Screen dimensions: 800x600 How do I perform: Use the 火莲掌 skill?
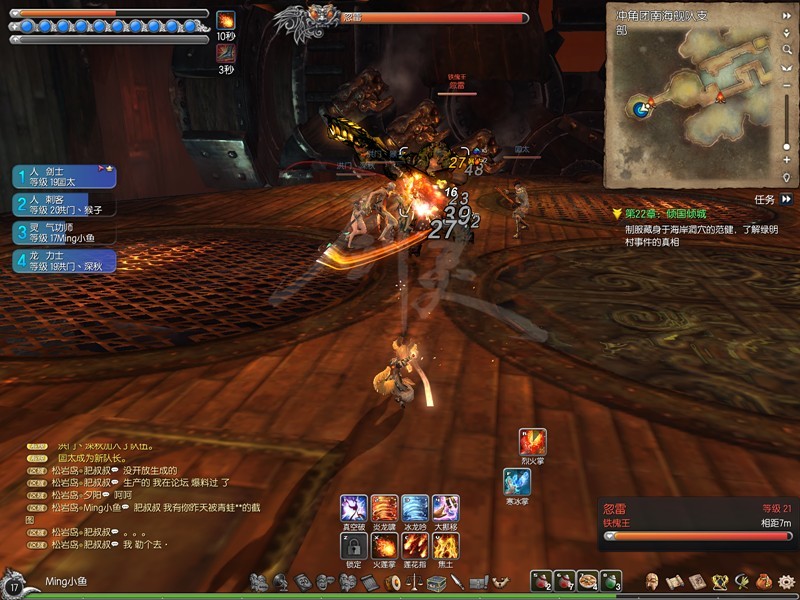(x=384, y=545)
